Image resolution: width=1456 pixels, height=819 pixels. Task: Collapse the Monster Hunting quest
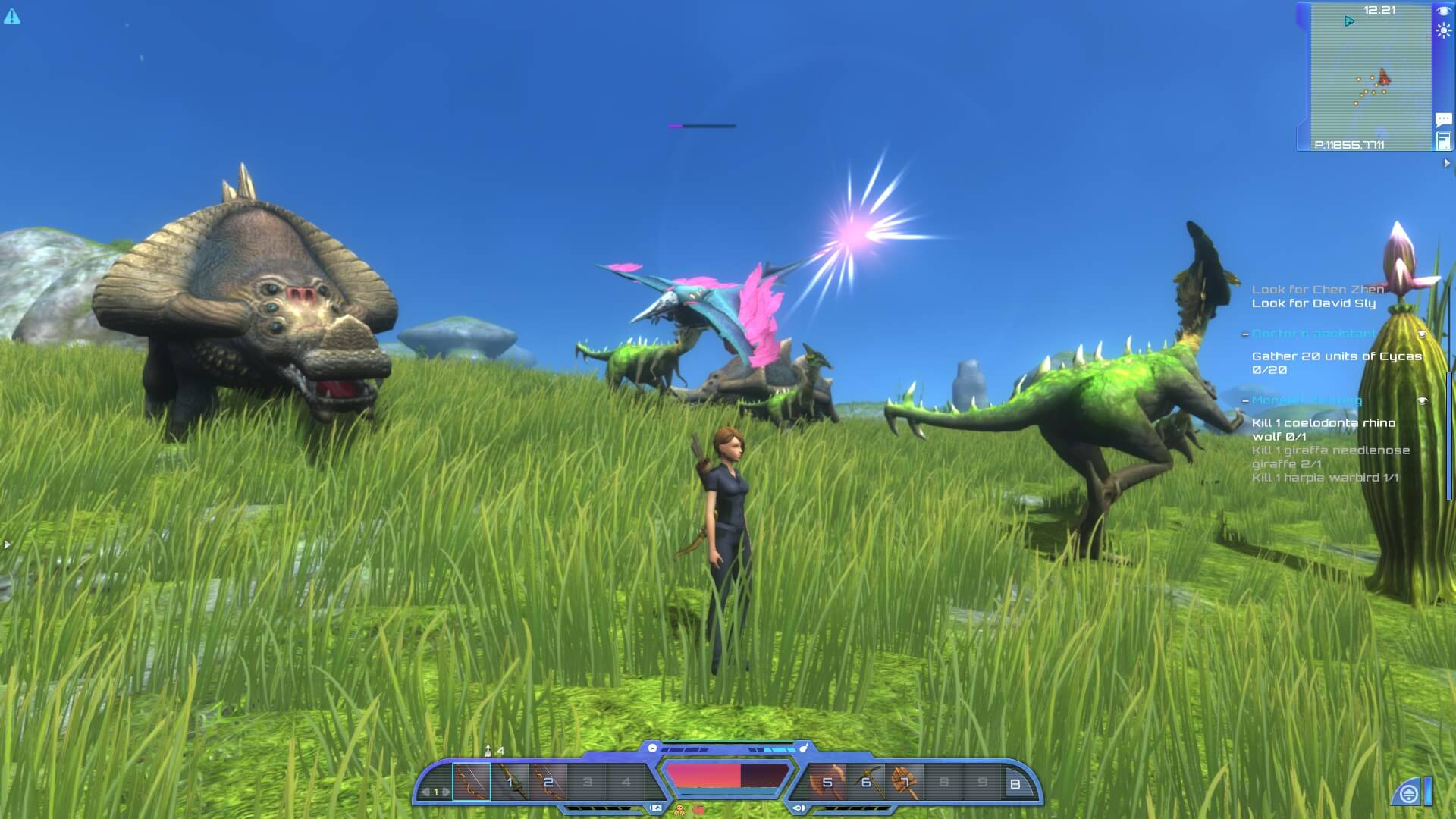click(x=1245, y=401)
